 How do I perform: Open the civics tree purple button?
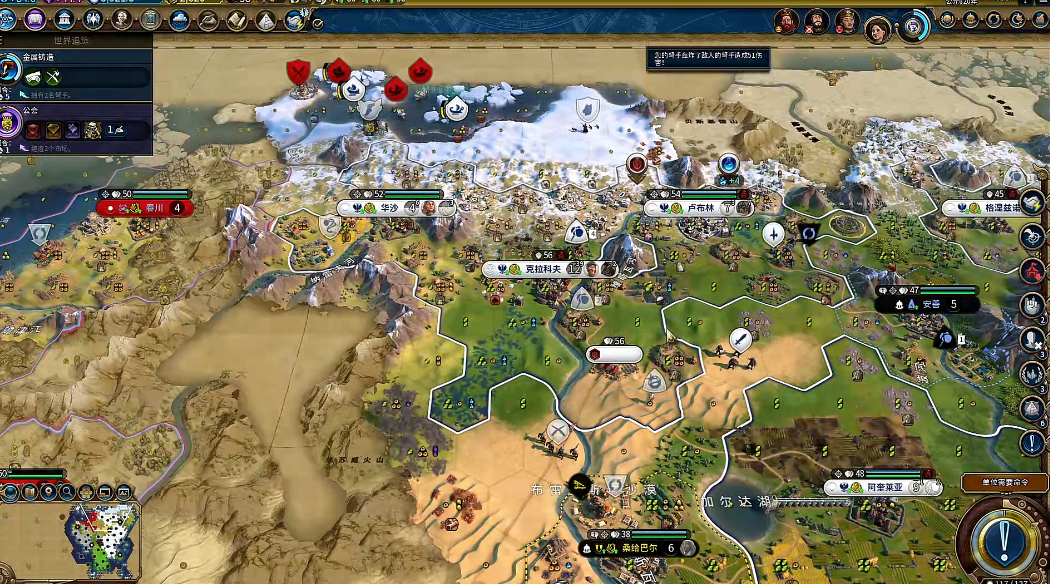pyautogui.click(x=36, y=19)
